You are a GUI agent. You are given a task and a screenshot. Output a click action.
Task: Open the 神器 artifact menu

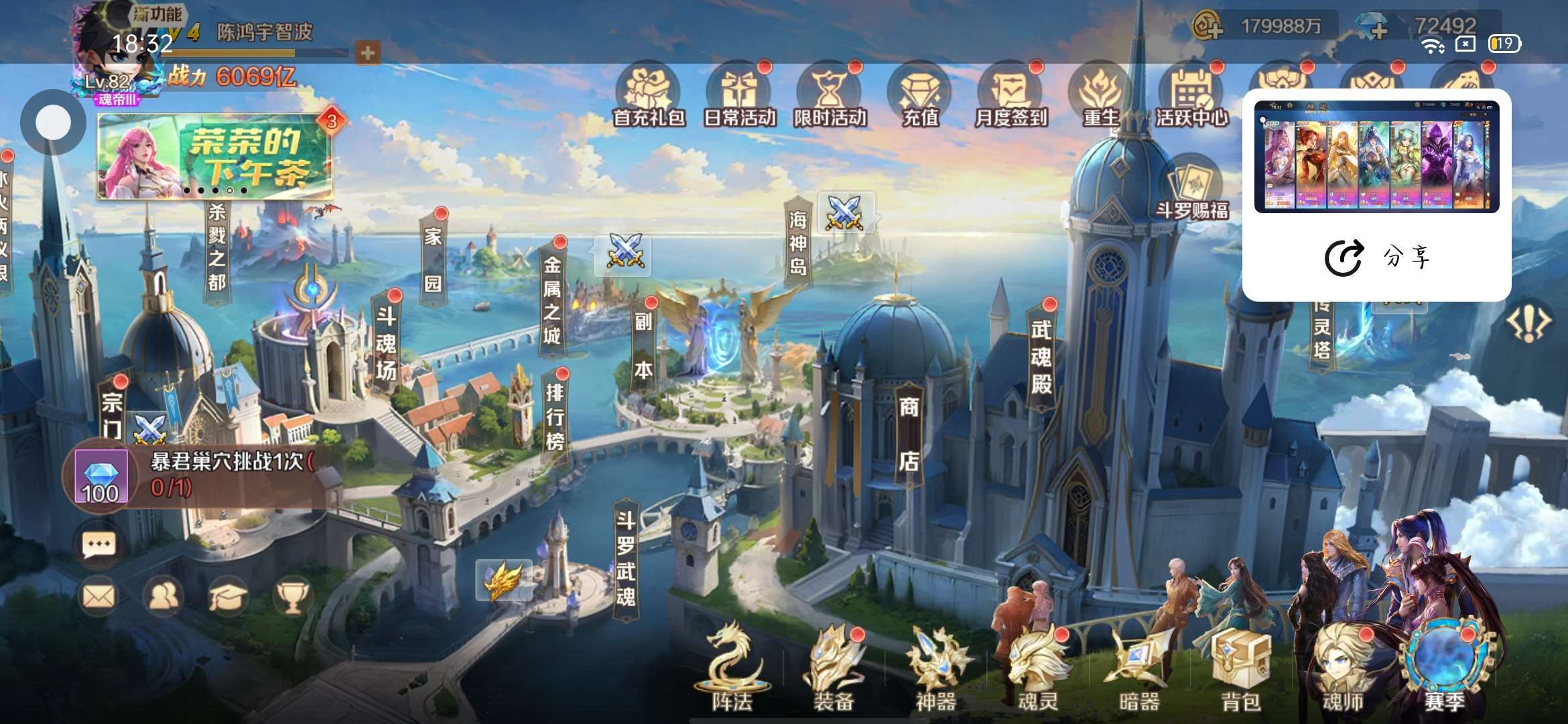(x=935, y=669)
